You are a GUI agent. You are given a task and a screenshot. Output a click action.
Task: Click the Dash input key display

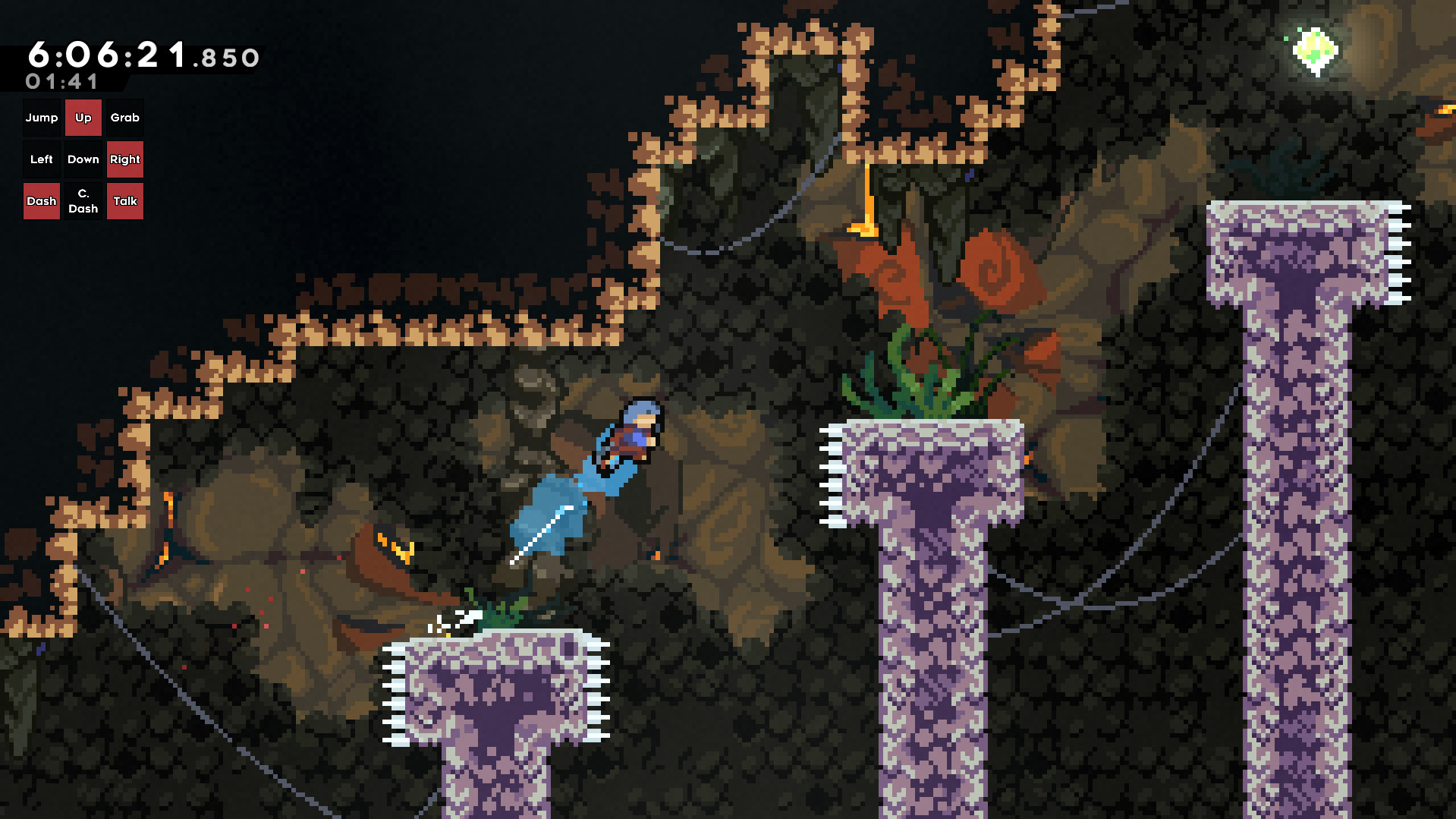pyautogui.click(x=42, y=200)
